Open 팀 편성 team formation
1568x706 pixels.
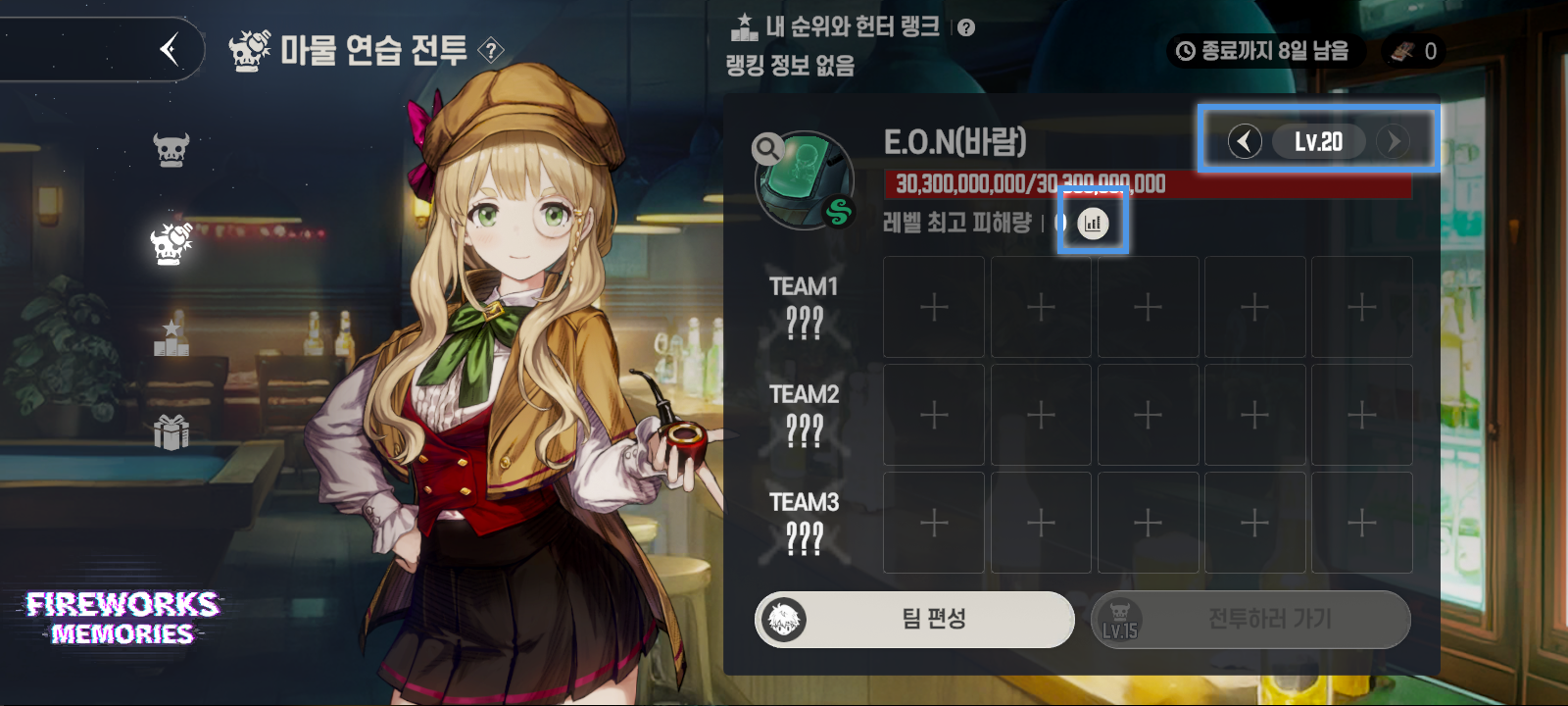pyautogui.click(x=914, y=619)
